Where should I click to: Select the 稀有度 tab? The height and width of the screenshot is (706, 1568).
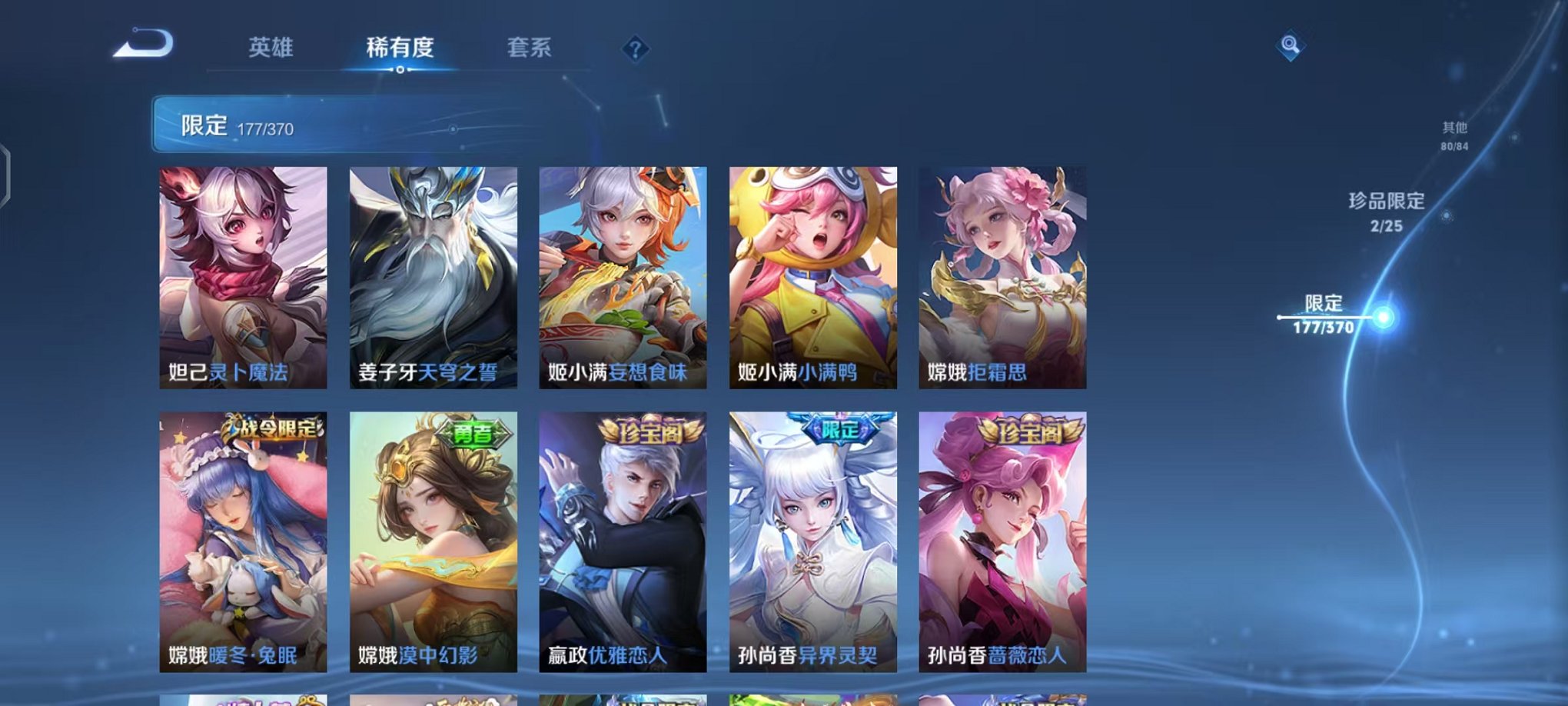click(400, 48)
